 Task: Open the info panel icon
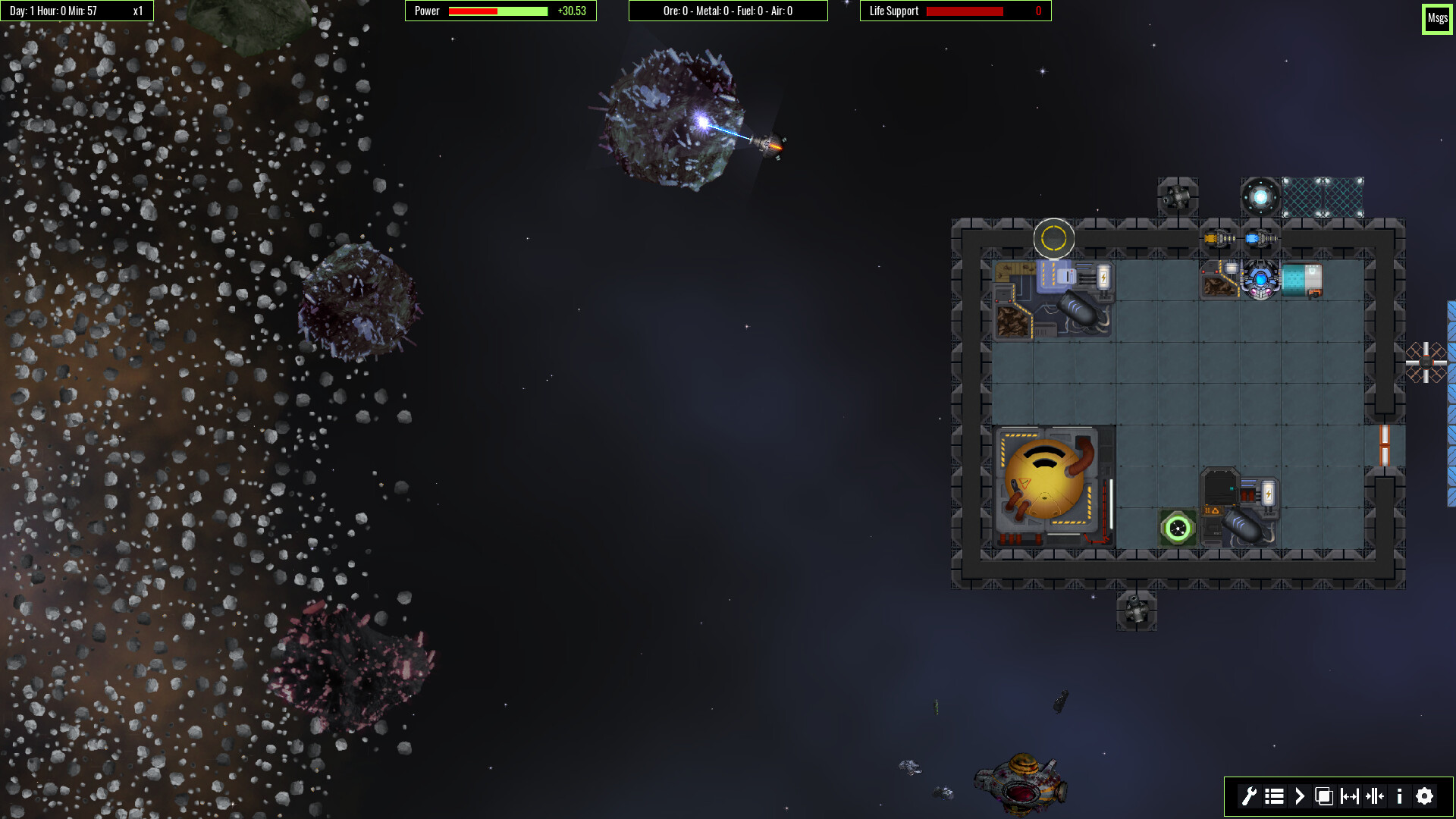(1399, 797)
